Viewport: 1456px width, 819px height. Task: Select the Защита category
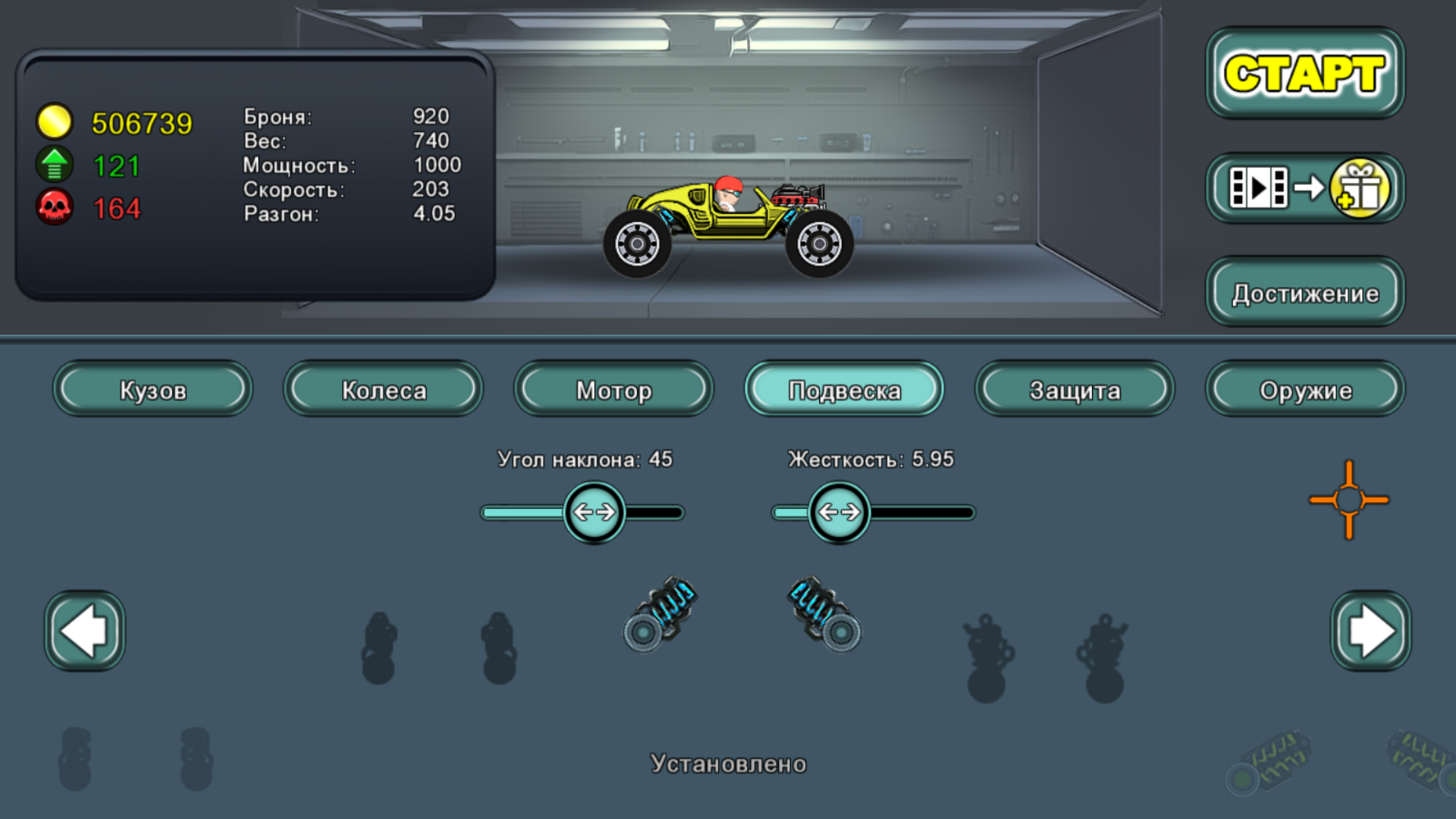(x=1074, y=390)
